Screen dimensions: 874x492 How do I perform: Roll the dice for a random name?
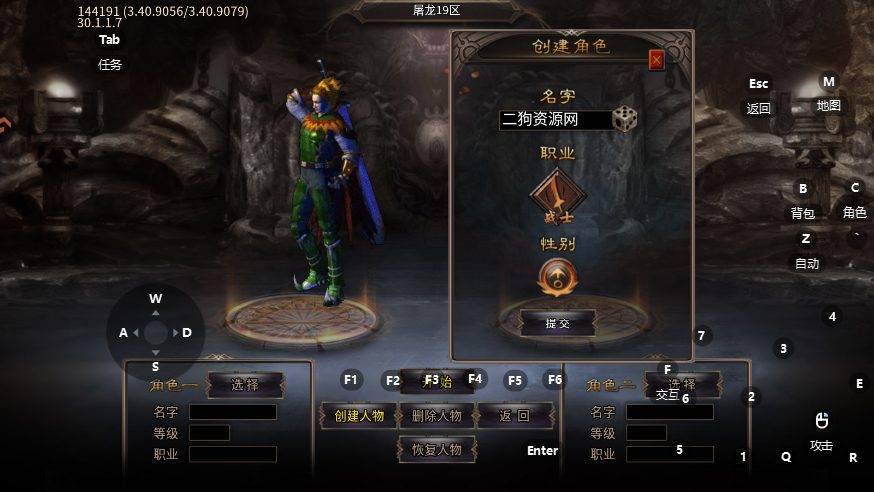coord(625,118)
